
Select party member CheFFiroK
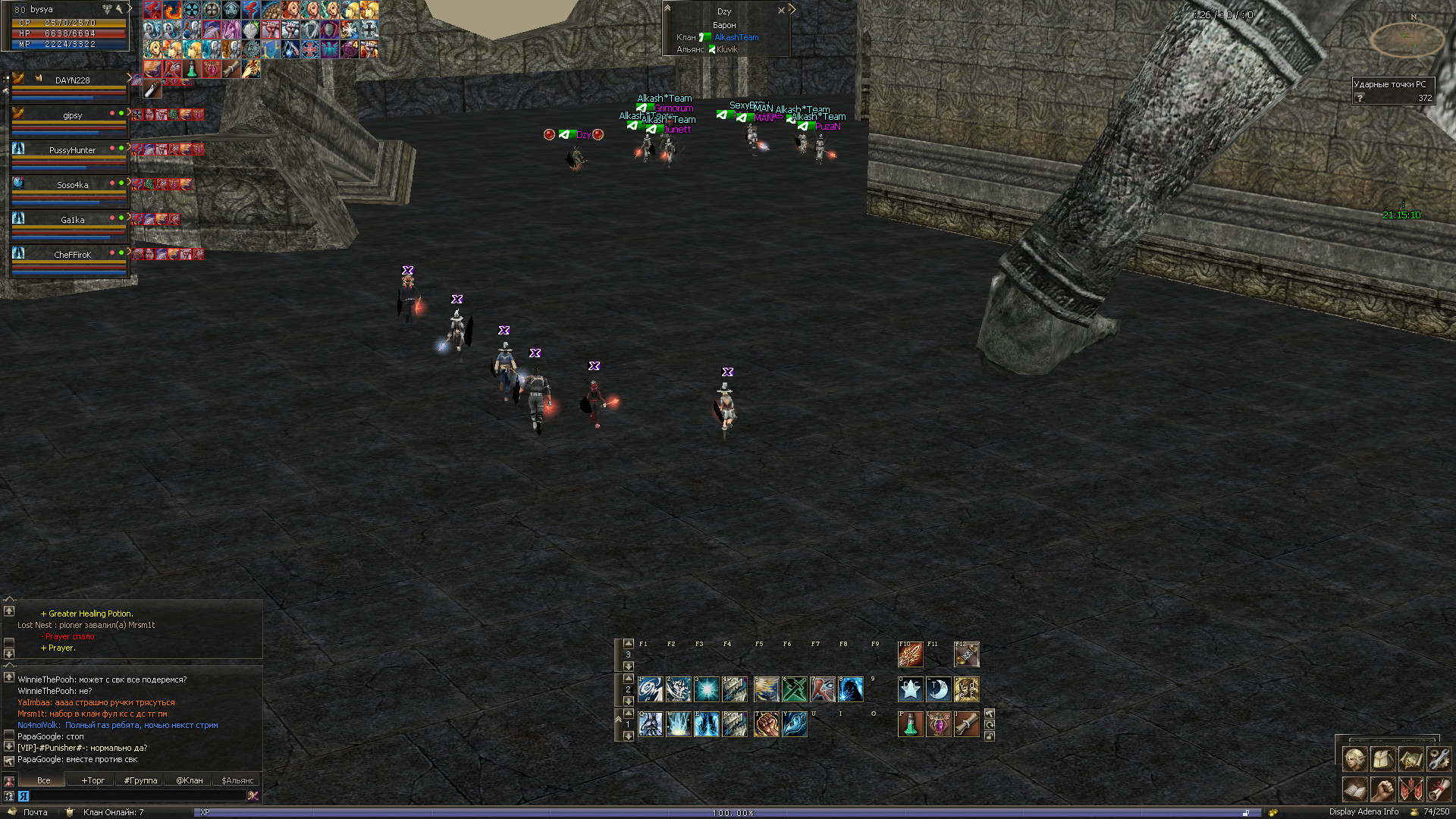click(72, 255)
